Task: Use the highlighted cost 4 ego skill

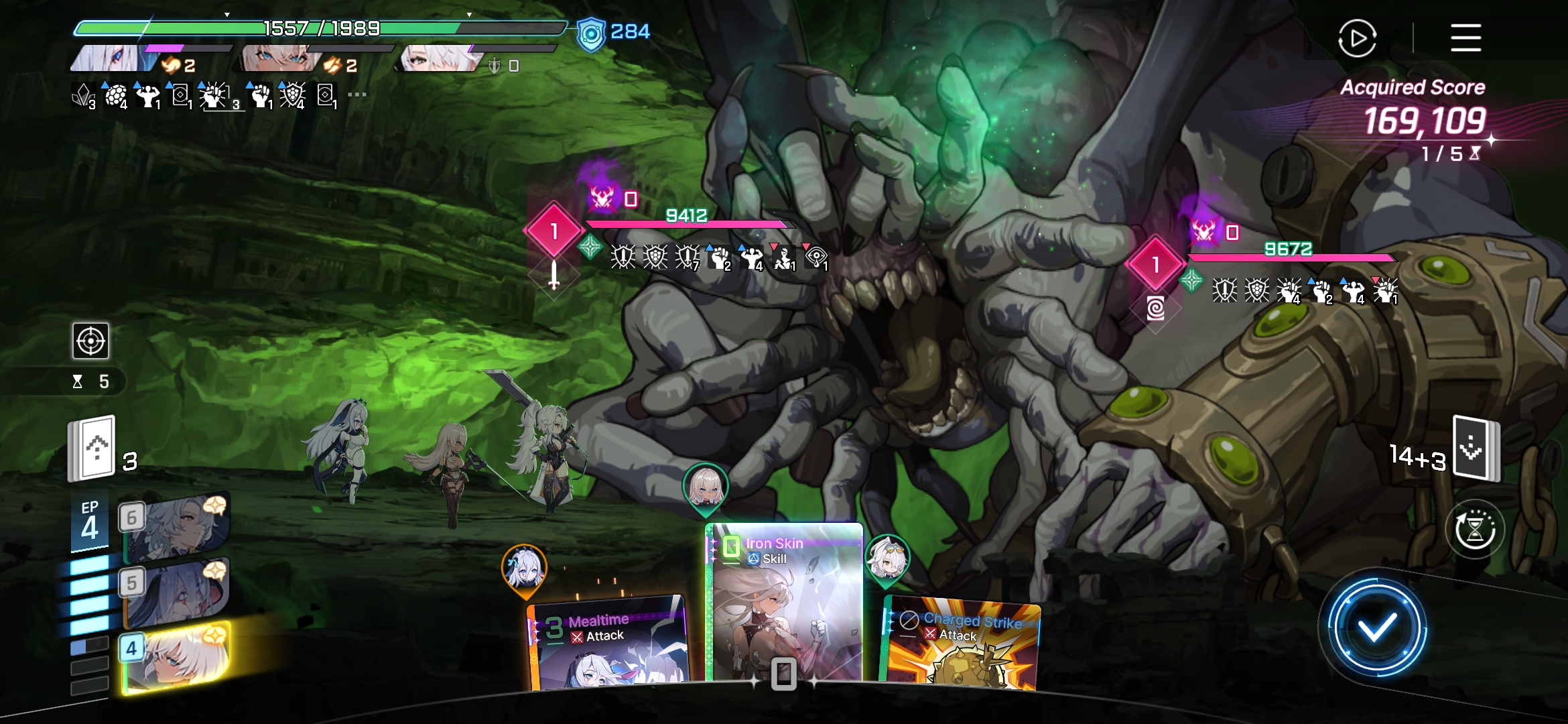Action: pyautogui.click(x=176, y=657)
